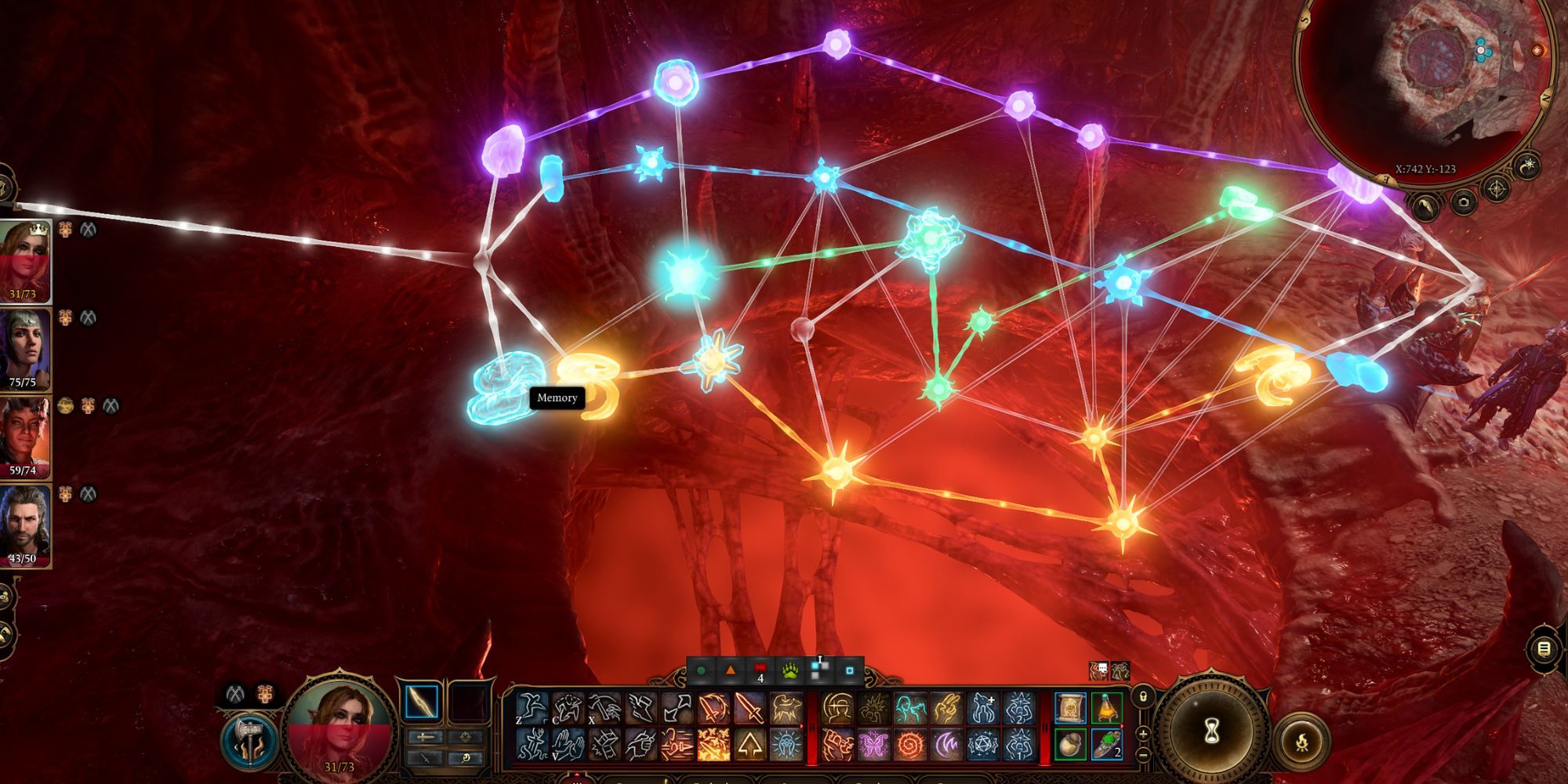Click the camera button below the minimap
The height and width of the screenshot is (784, 1568).
pos(1463,202)
